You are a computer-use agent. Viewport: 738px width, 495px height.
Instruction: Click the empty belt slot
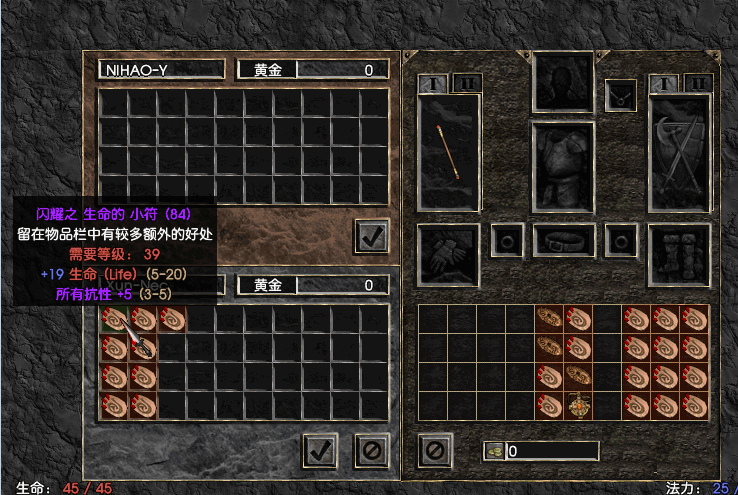[563, 241]
